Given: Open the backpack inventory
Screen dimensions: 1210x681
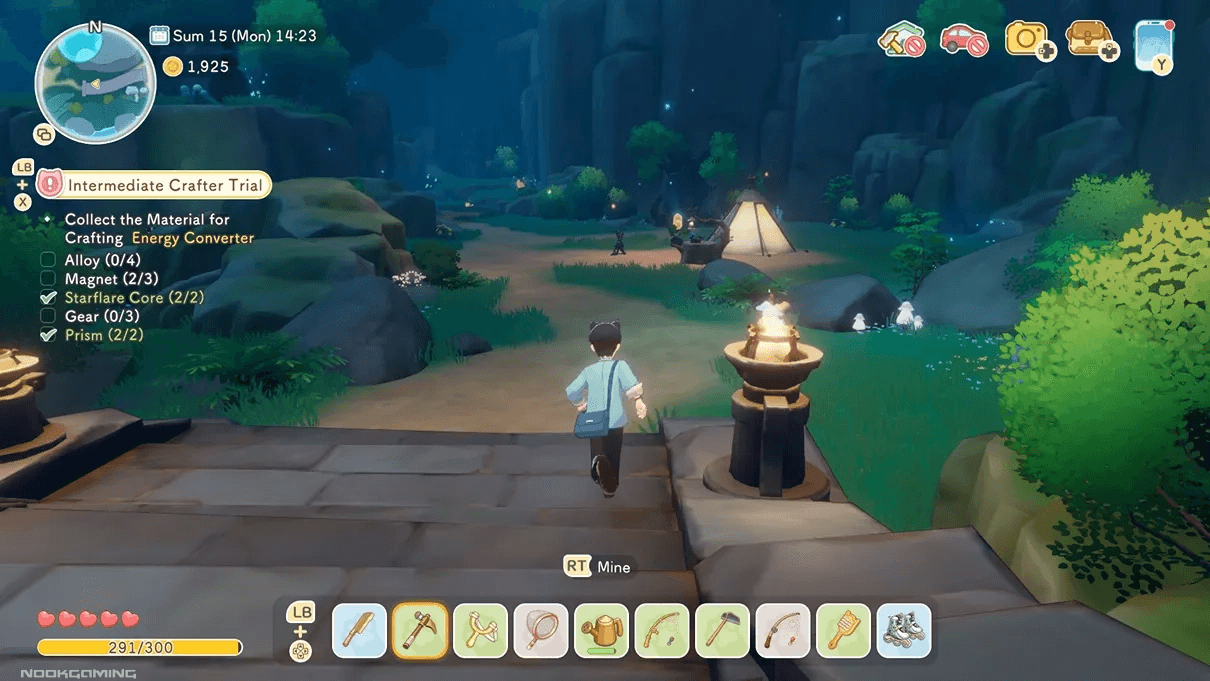Looking at the screenshot, I should 1089,39.
